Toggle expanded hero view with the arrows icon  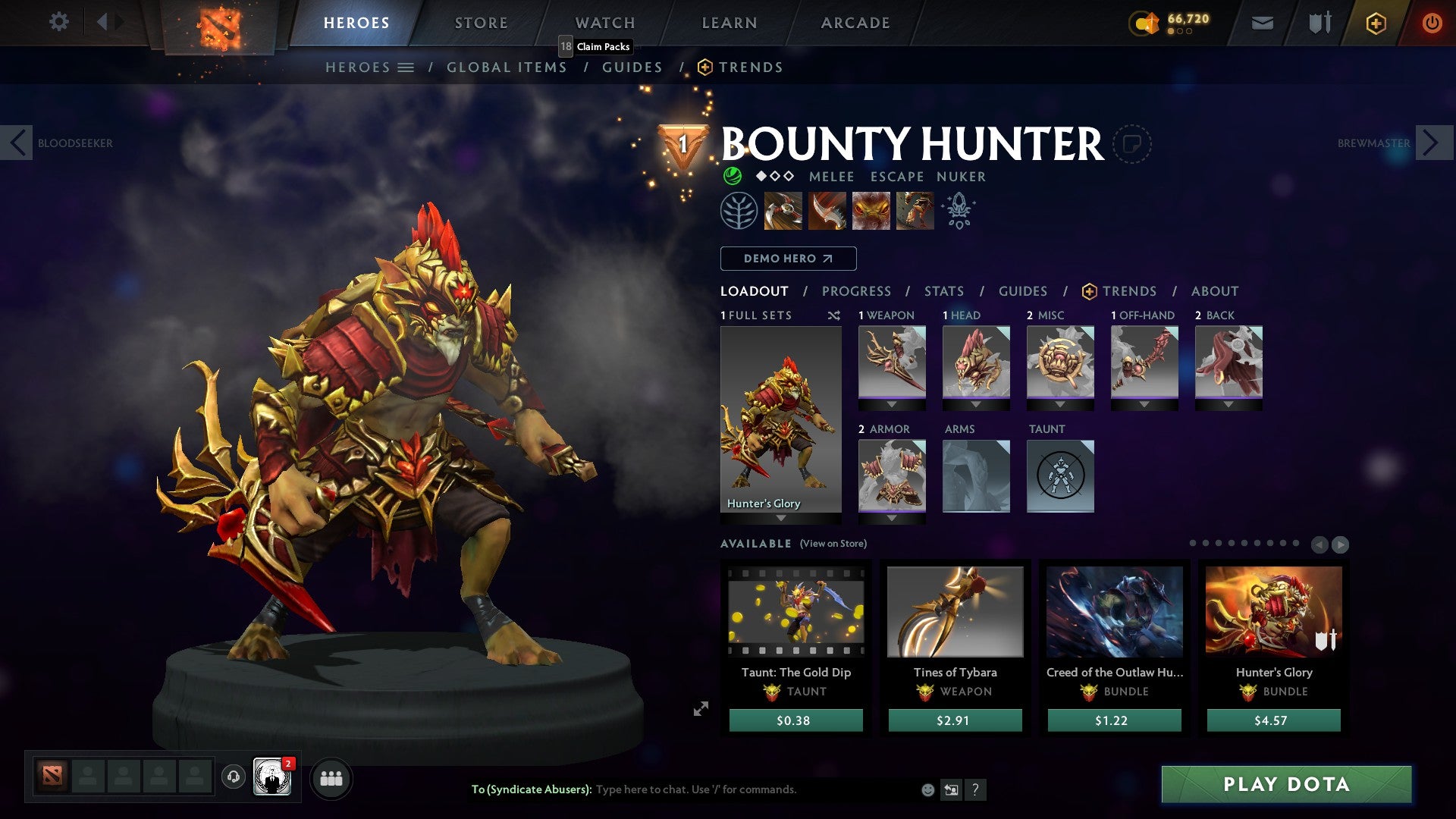pyautogui.click(x=701, y=709)
